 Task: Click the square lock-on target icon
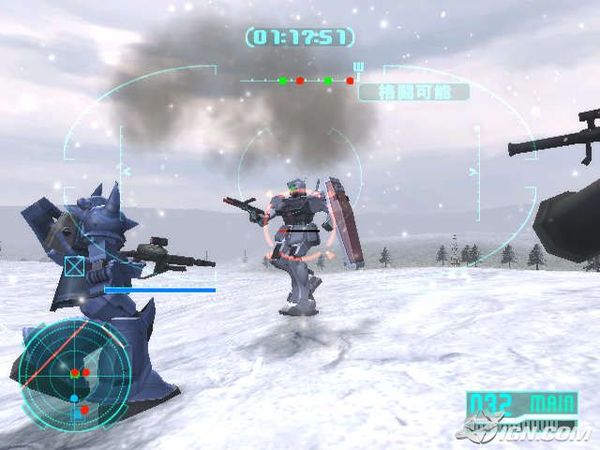click(74, 266)
